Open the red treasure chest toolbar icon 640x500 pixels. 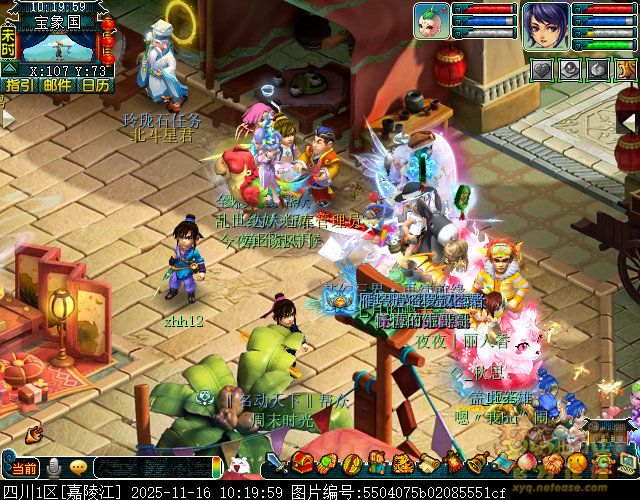(x=303, y=464)
